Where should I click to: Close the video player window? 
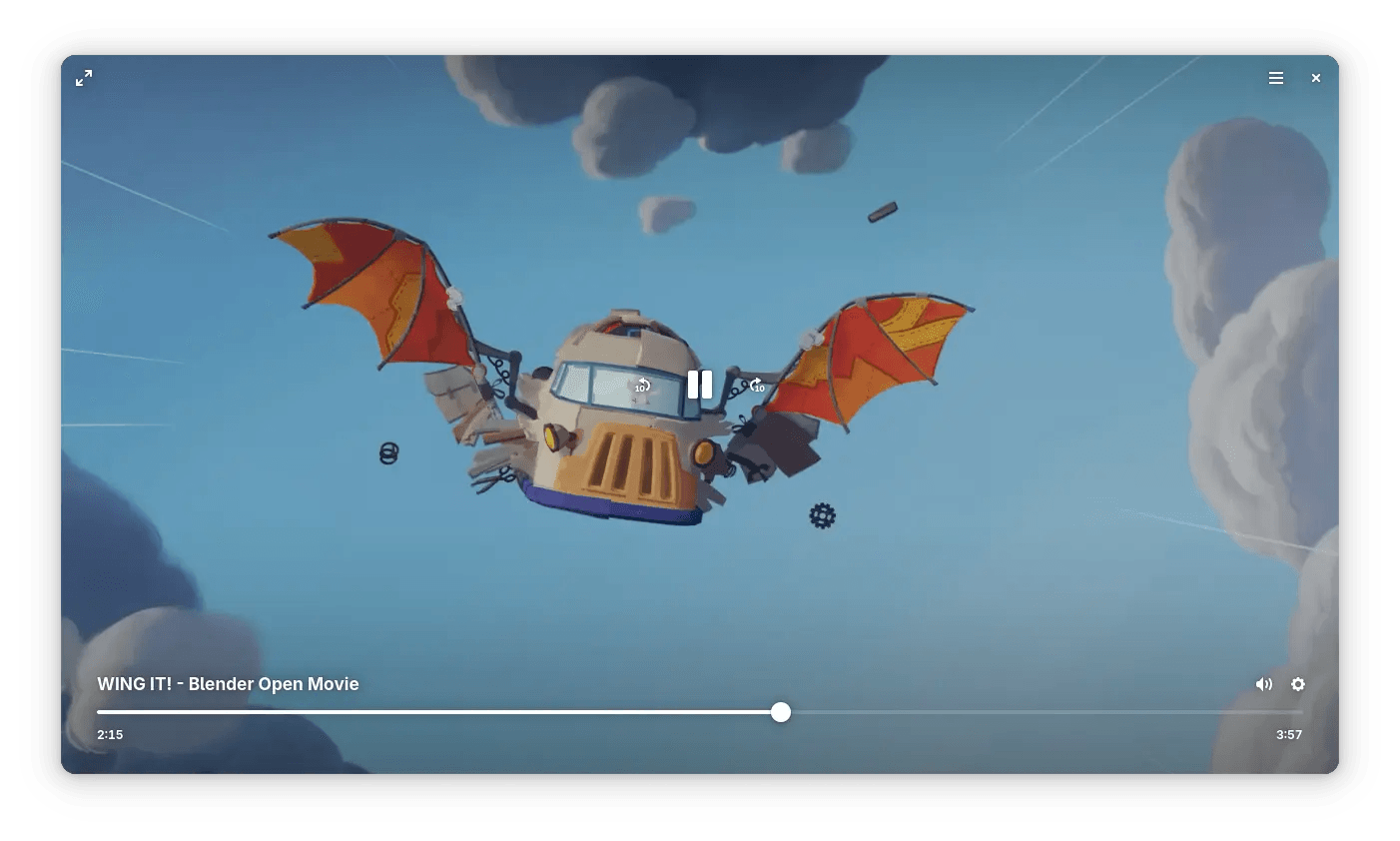[x=1316, y=78]
